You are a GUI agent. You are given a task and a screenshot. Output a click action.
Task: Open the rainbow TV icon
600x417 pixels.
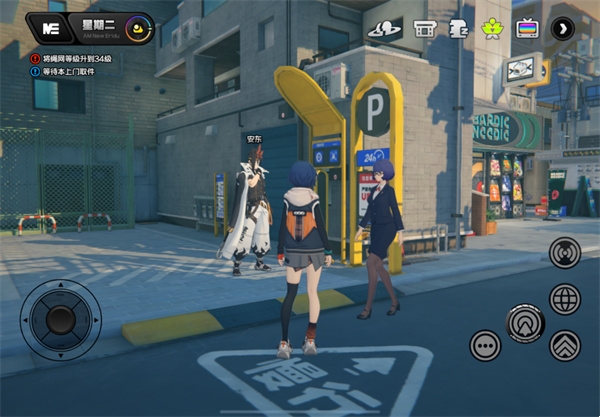[527, 28]
